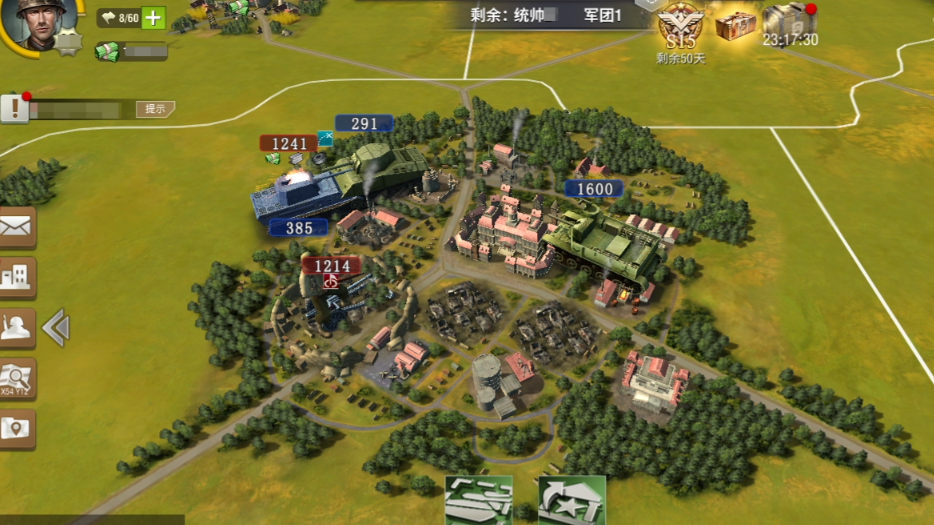Open the timed supply crate icon
Viewport: 934px width, 525px height.
pos(789,20)
